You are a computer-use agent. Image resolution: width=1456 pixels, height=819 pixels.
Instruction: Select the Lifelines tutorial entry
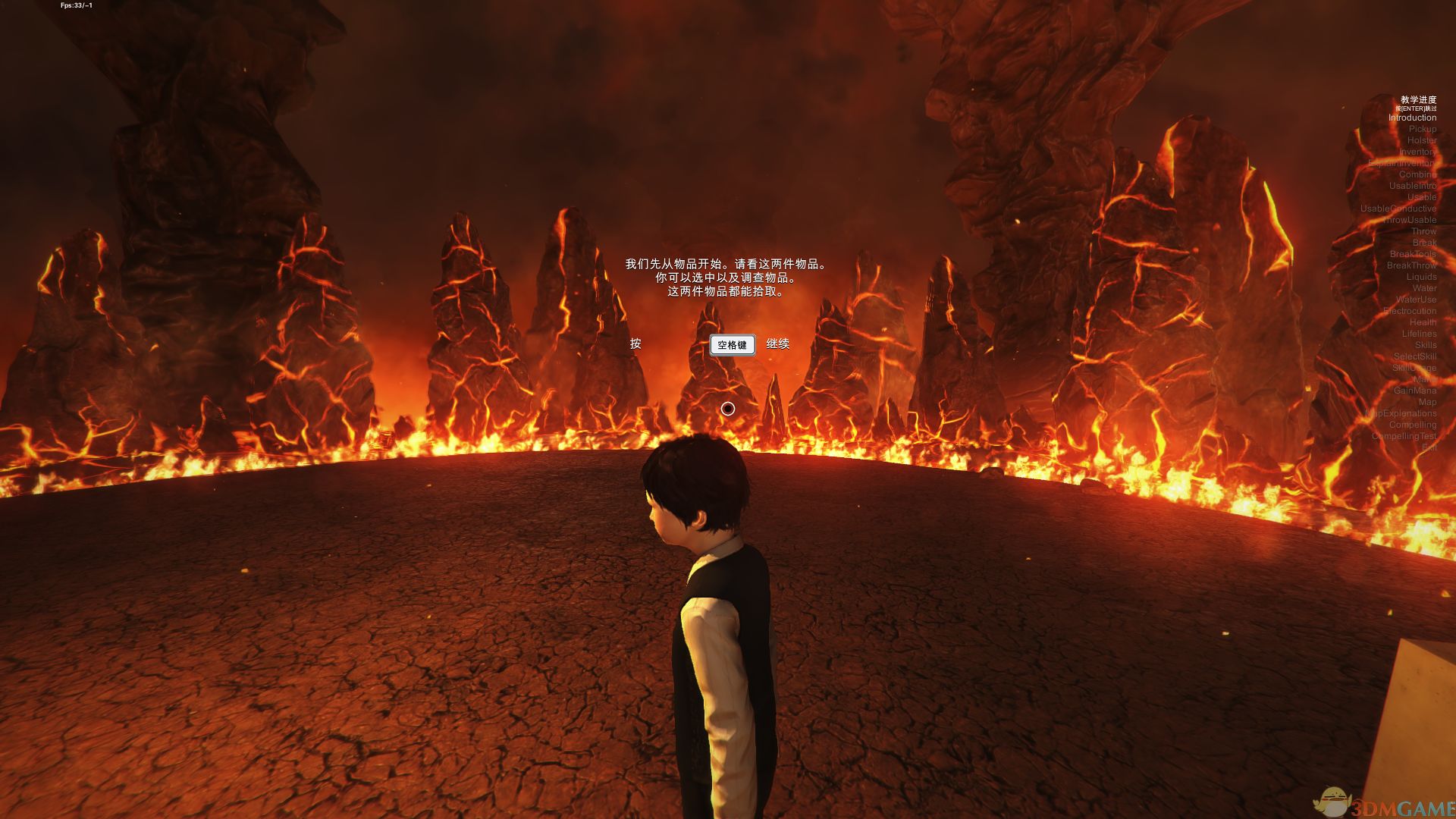pos(1419,334)
